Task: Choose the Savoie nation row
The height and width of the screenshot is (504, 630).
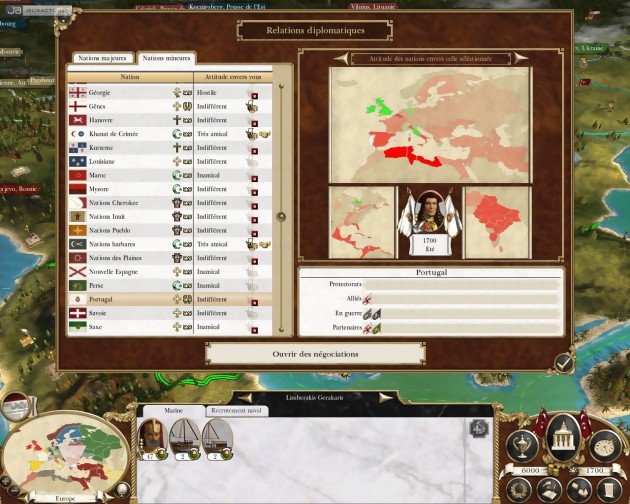Action: tap(130, 313)
